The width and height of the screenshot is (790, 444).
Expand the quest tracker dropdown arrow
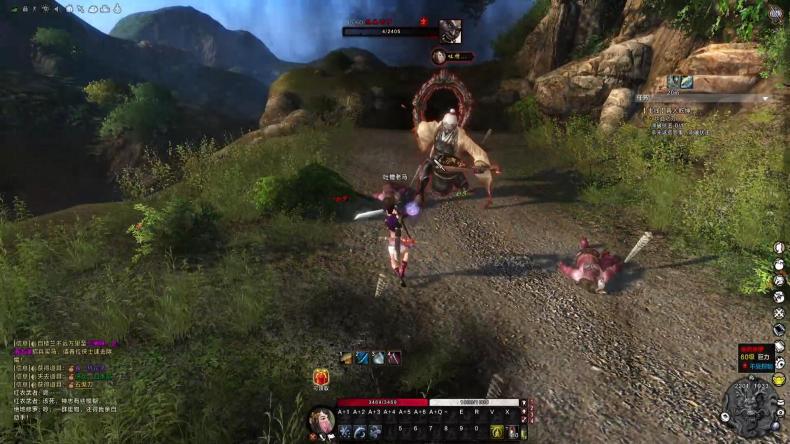coord(766,98)
